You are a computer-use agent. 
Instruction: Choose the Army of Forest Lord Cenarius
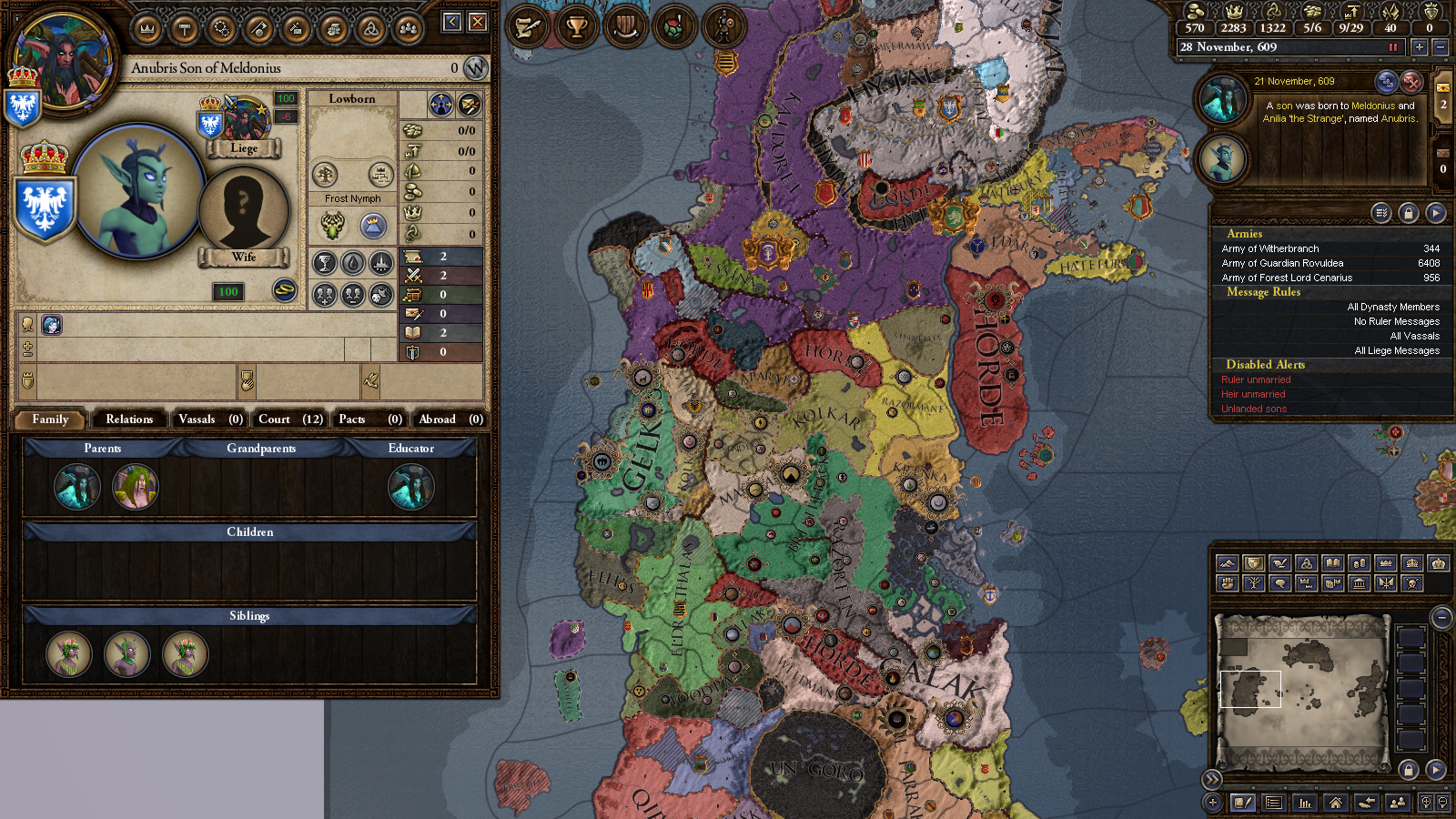(x=1329, y=278)
